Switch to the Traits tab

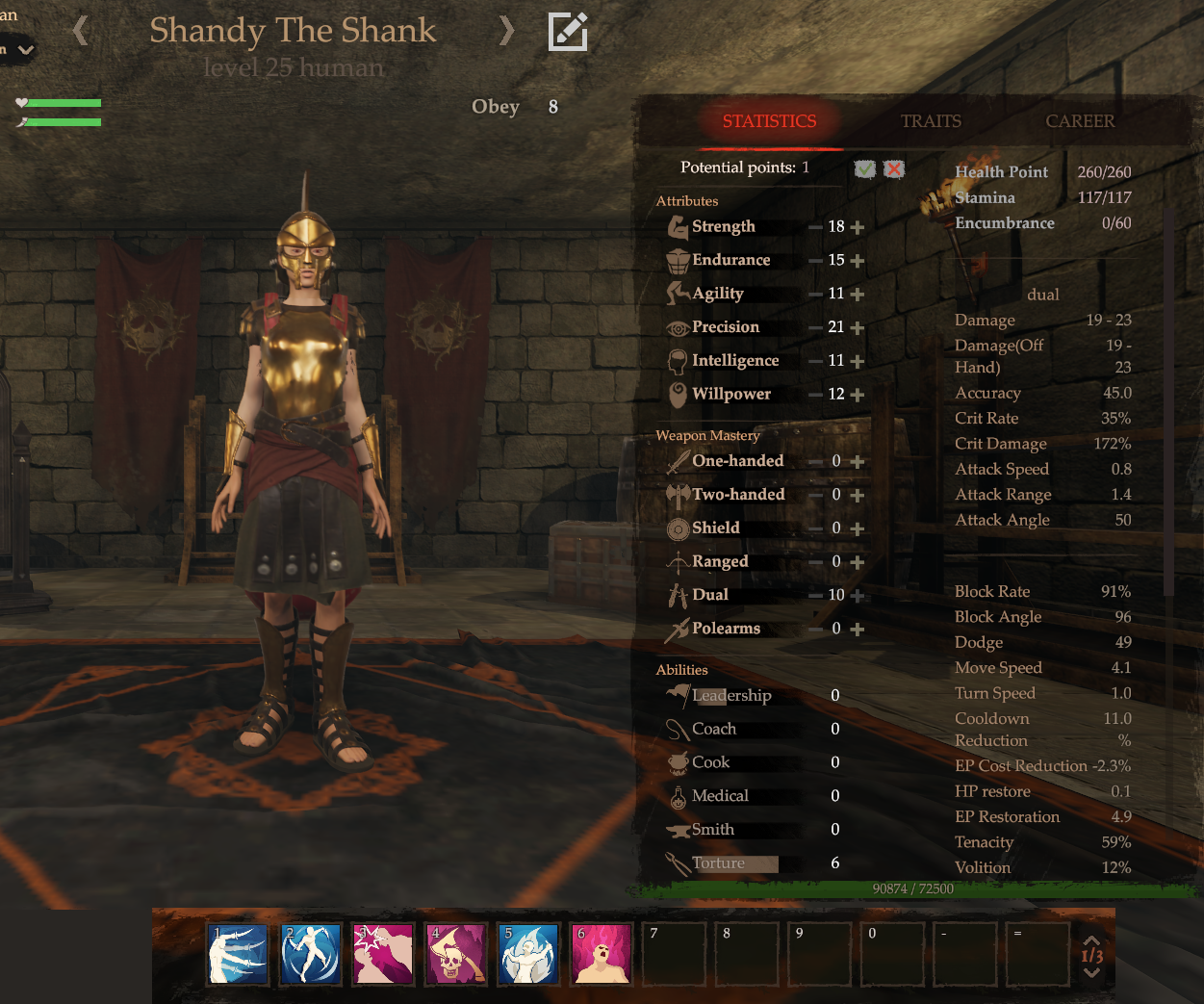tap(931, 121)
